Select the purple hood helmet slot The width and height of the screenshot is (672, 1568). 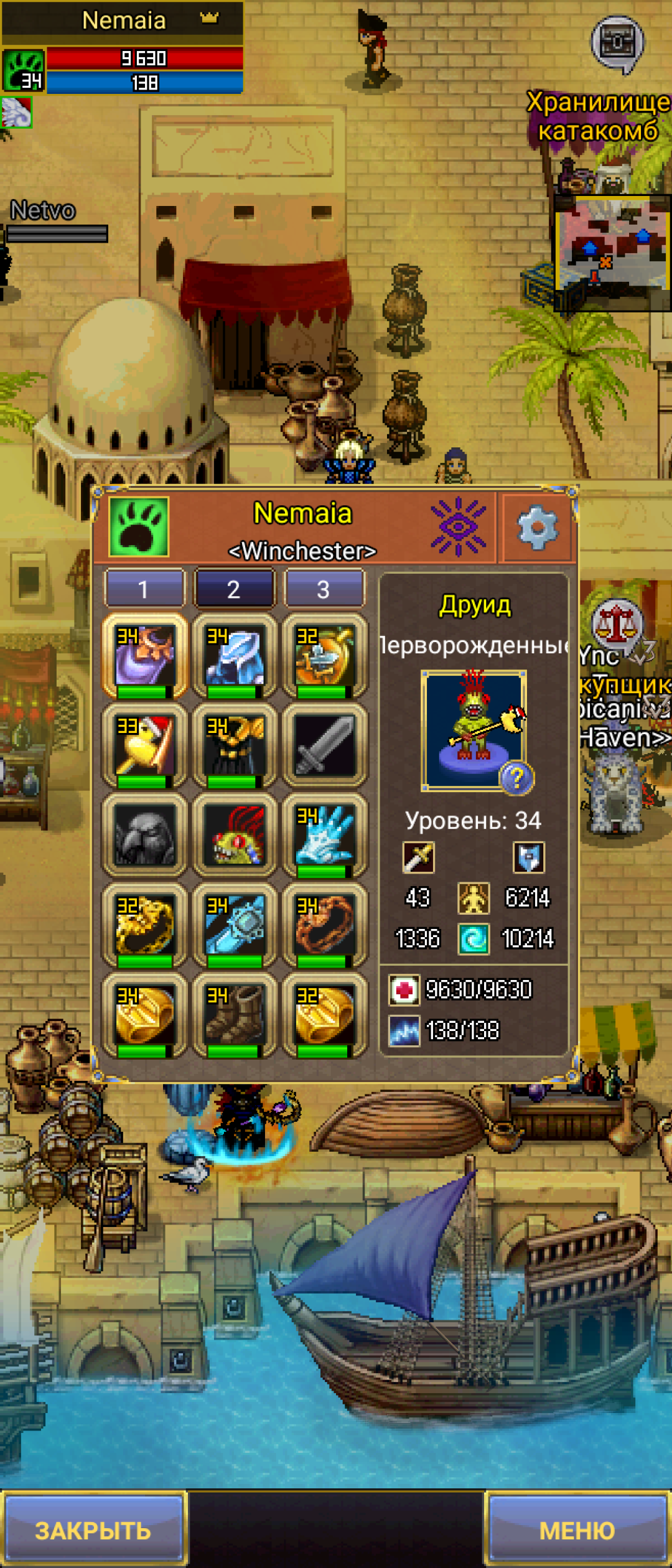click(144, 656)
